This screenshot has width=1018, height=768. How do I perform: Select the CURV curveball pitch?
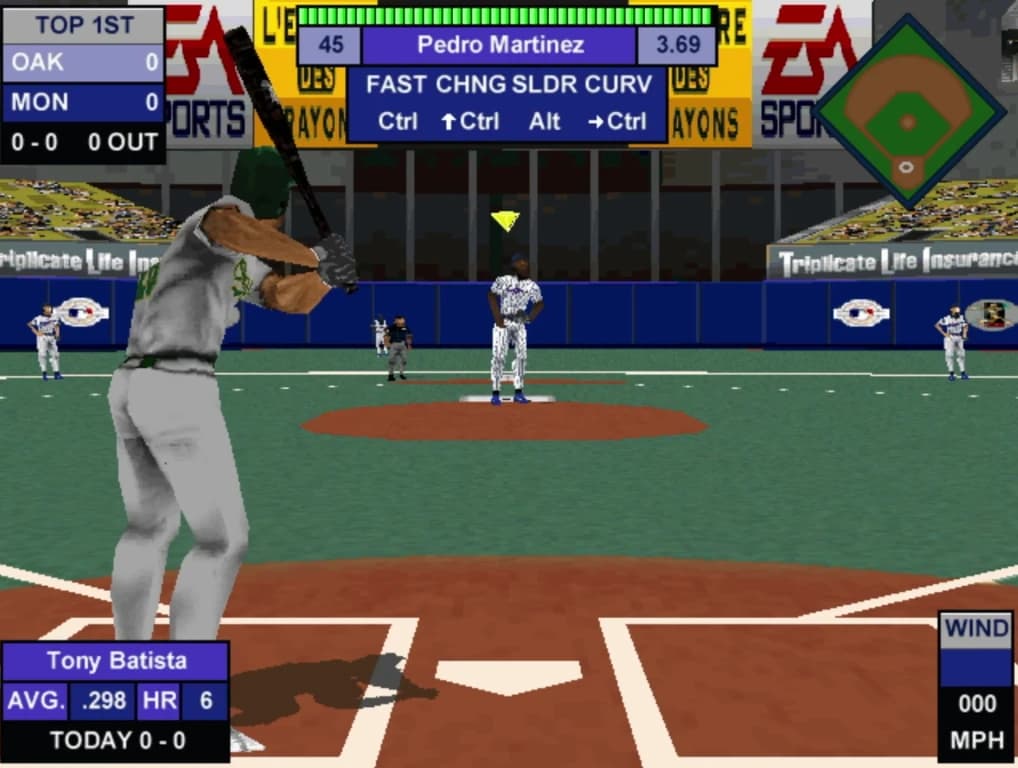pyautogui.click(x=618, y=85)
